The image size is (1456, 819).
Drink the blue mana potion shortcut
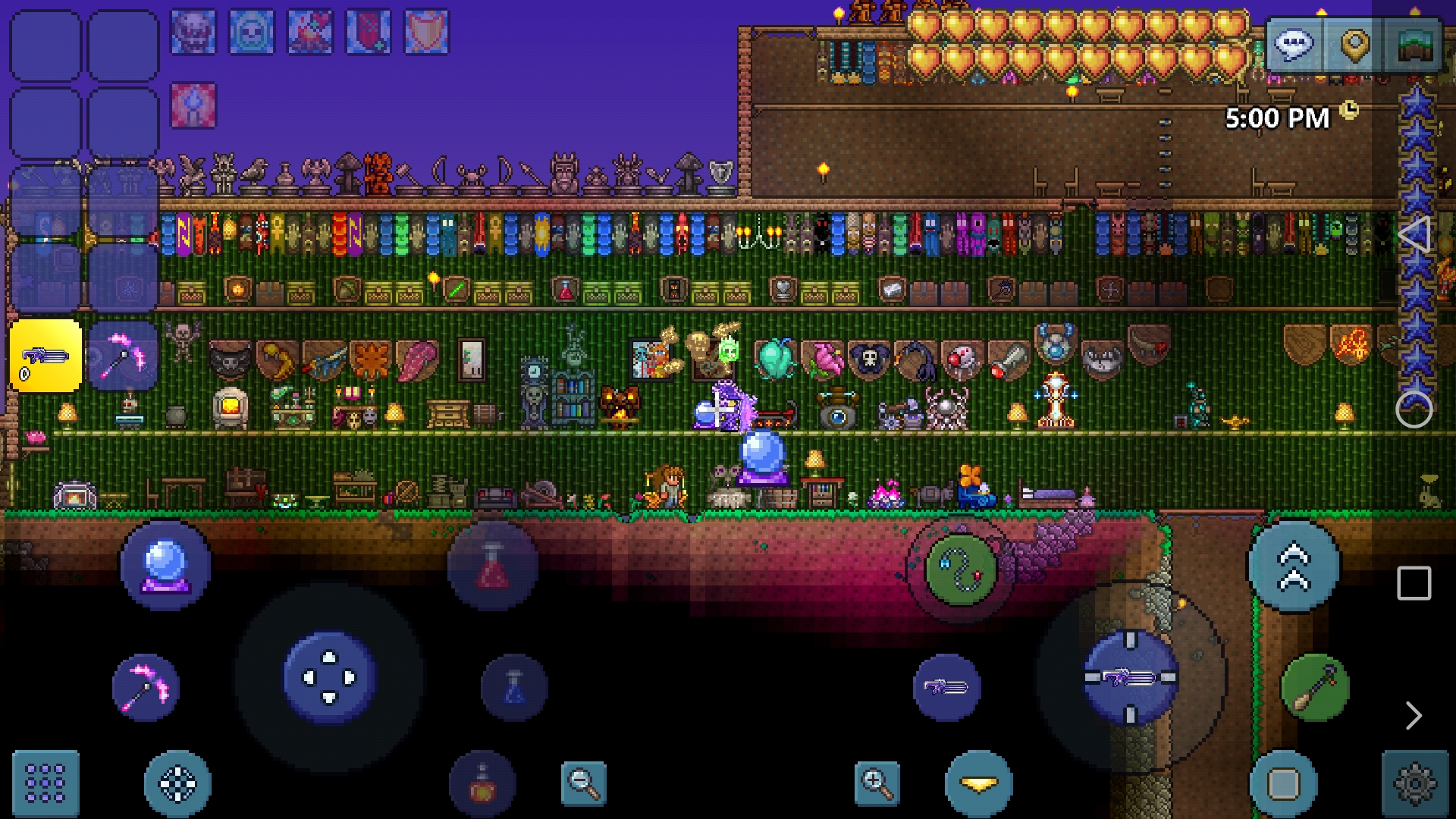coord(514,687)
